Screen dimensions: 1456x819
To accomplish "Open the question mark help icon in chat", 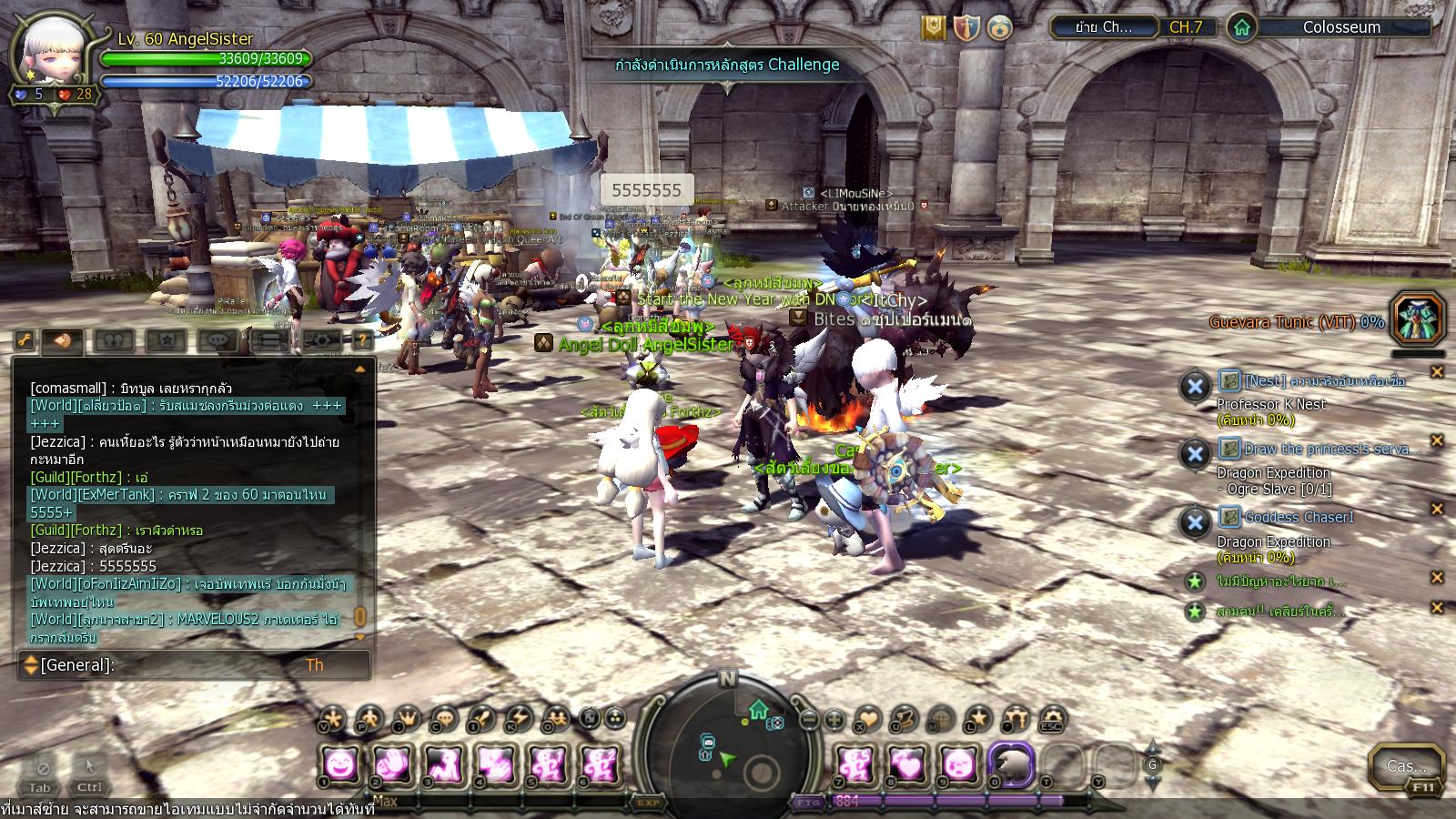I will [x=362, y=341].
